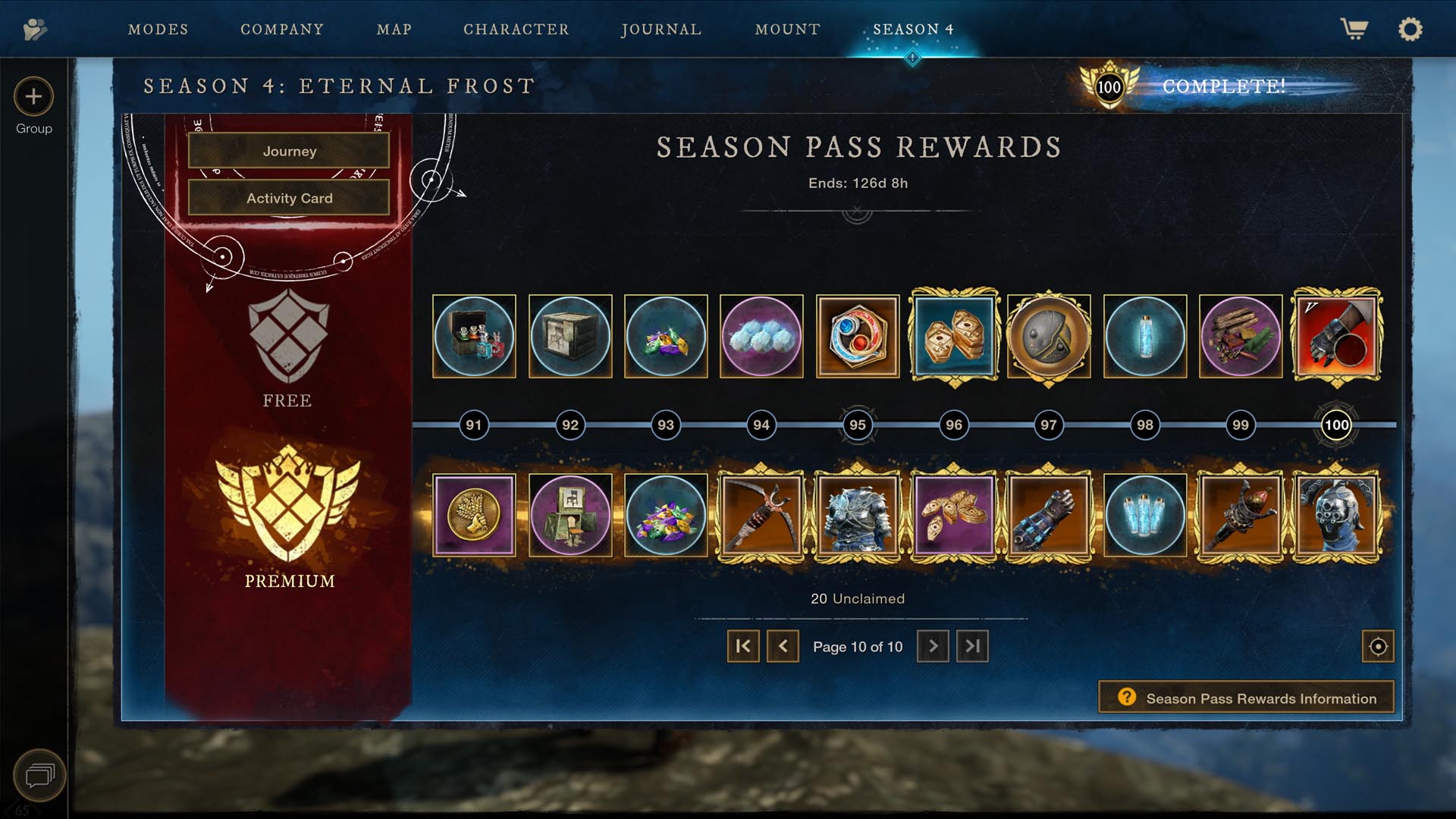This screenshot has height=819, width=1456.
Task: Open Season Pass Rewards Information
Action: [x=1246, y=698]
